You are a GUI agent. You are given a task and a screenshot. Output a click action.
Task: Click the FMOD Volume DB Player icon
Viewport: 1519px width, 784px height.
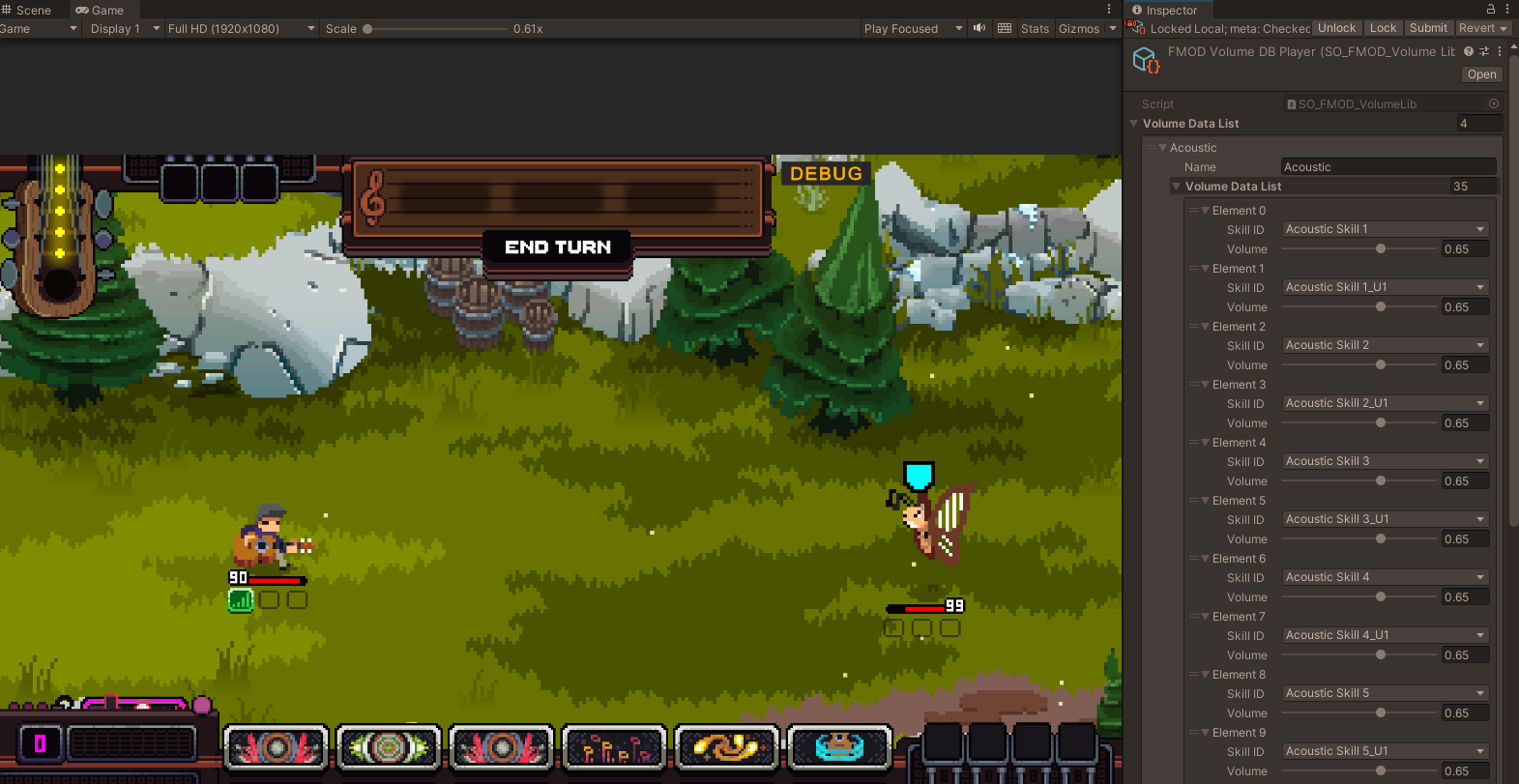1146,60
